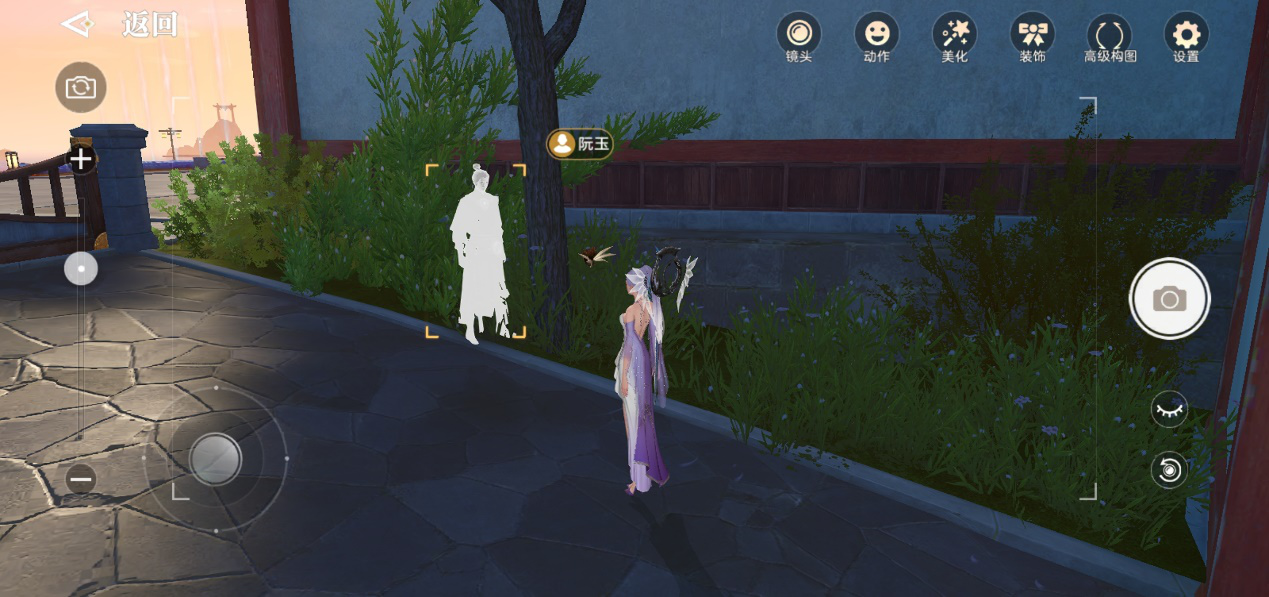This screenshot has height=597, width=1269.
Task: Open the 动作 emote menu
Action: pyautogui.click(x=876, y=36)
